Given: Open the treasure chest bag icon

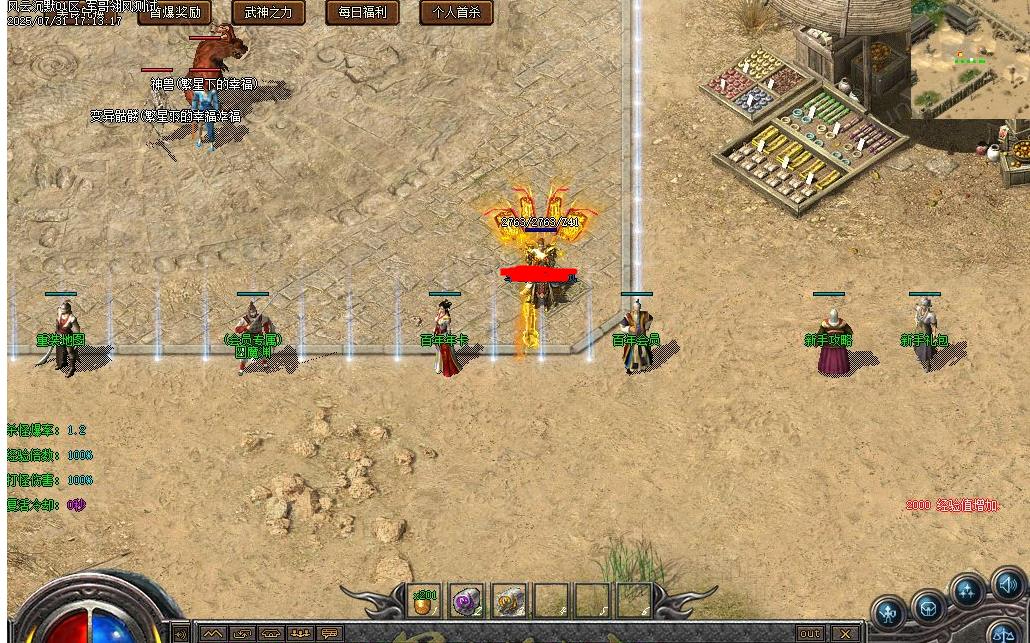Looking at the screenshot, I should (929, 608).
